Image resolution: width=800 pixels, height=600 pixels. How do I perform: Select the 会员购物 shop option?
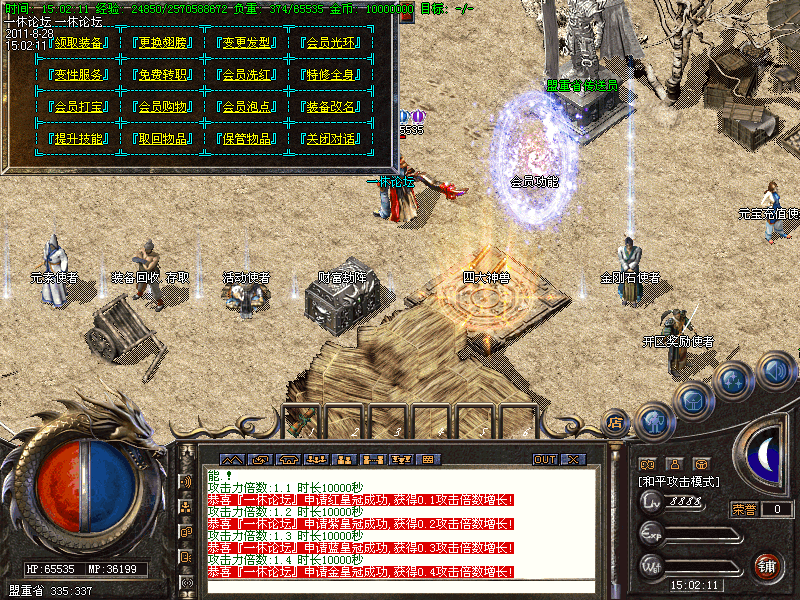point(163,107)
